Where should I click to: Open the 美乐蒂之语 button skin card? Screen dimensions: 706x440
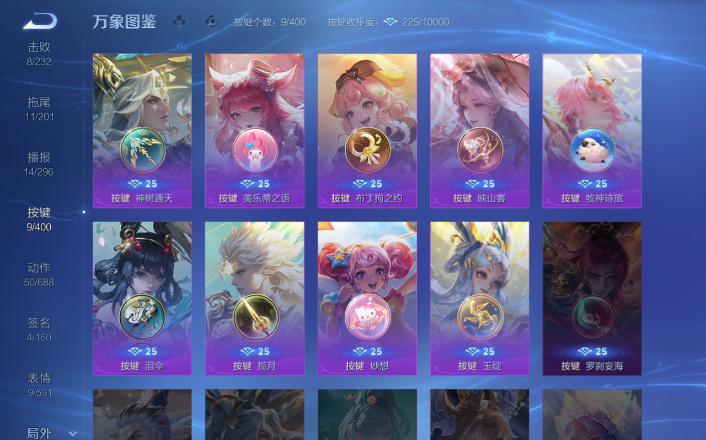pos(254,130)
